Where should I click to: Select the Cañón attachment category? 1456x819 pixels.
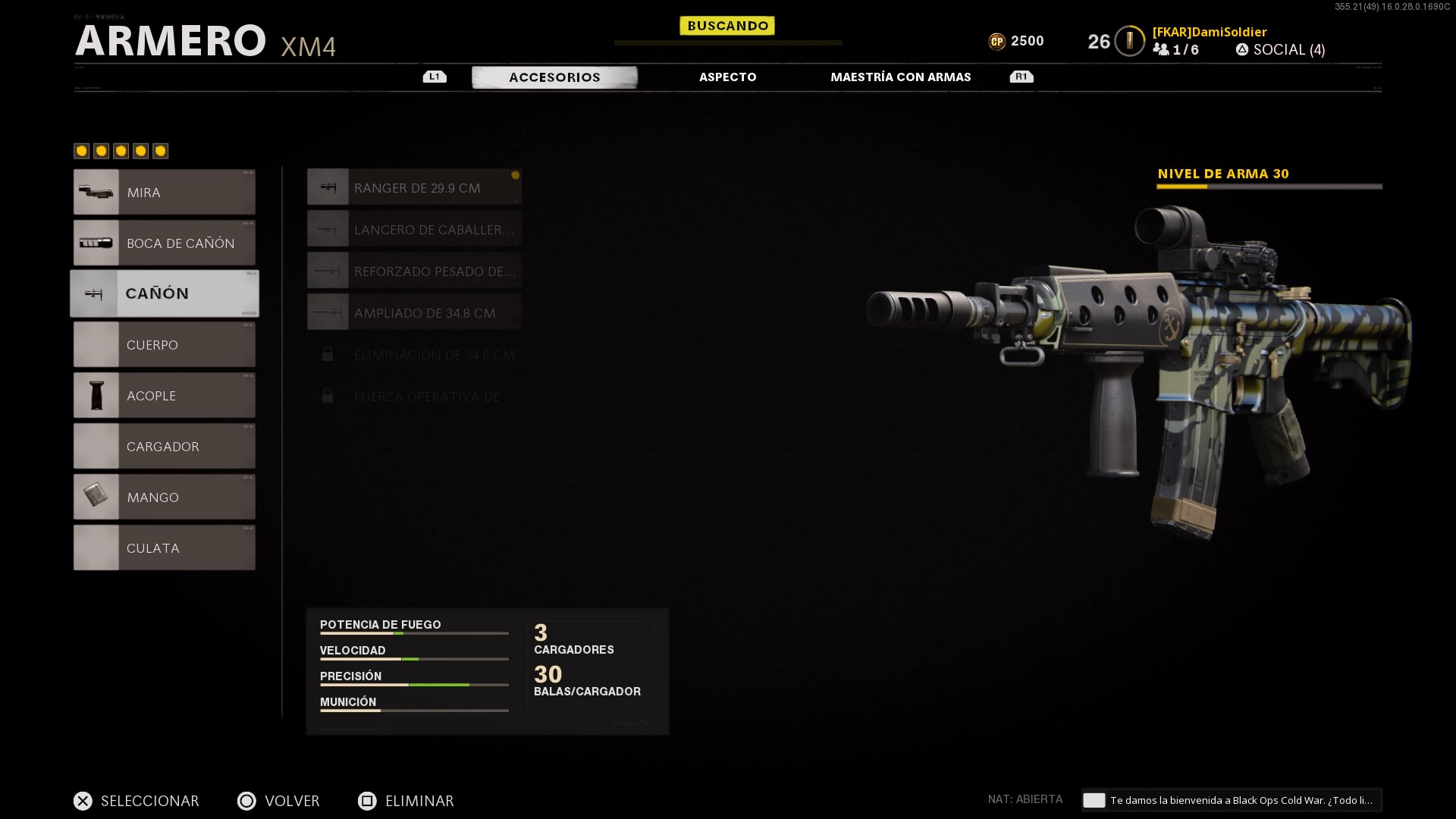coord(165,293)
